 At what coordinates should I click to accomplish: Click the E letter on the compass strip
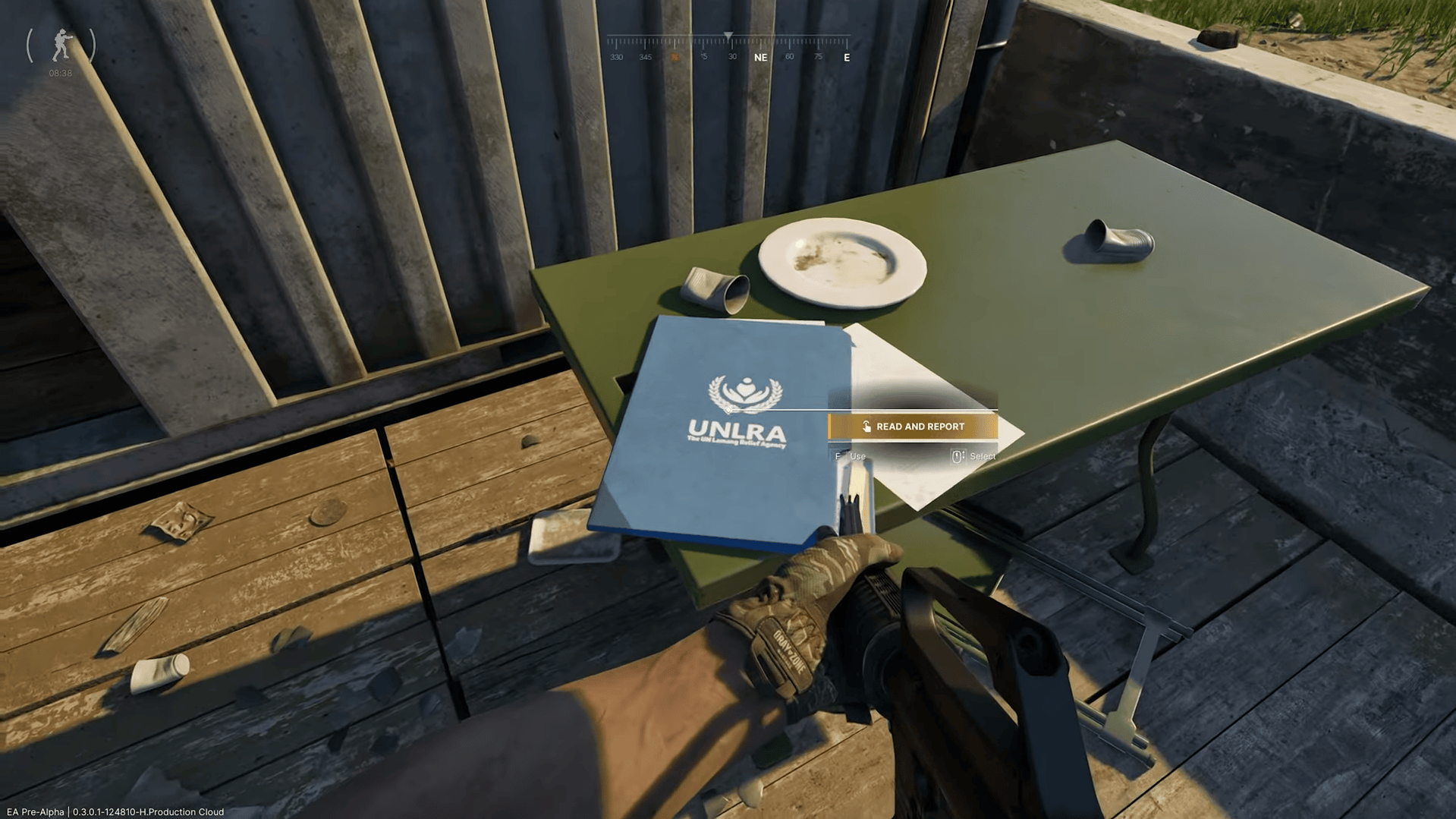[x=846, y=56]
